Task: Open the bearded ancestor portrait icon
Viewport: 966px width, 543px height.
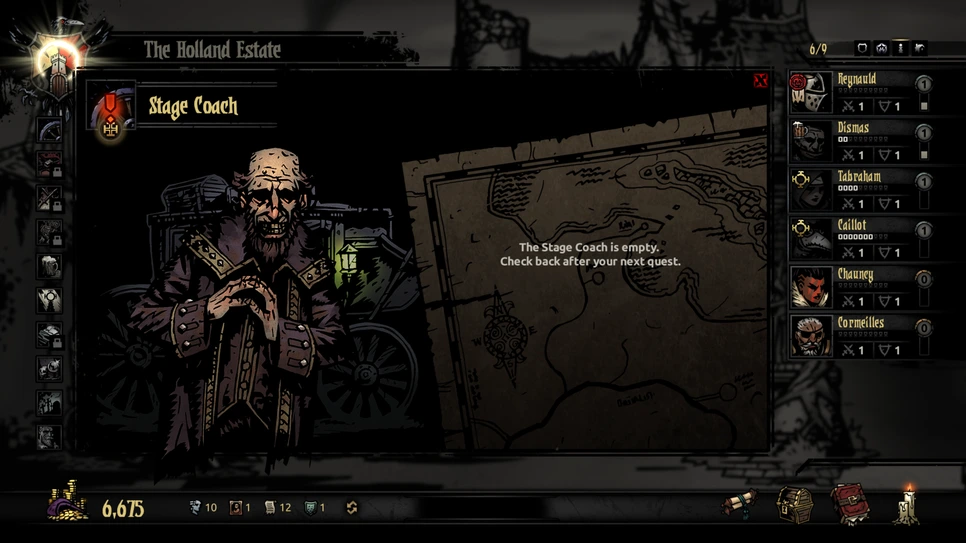Action: tap(49, 437)
